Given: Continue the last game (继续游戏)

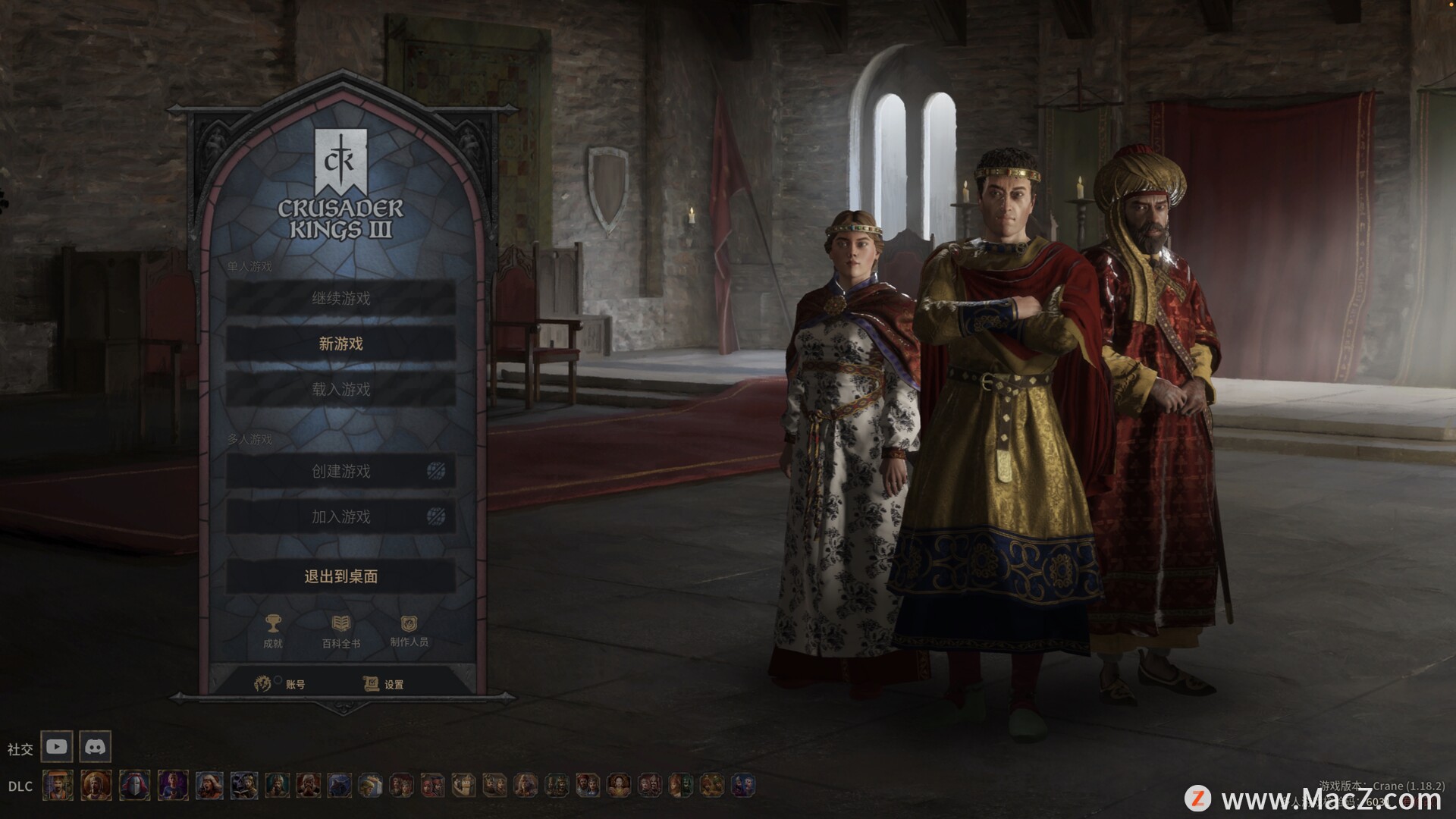Looking at the screenshot, I should point(340,298).
